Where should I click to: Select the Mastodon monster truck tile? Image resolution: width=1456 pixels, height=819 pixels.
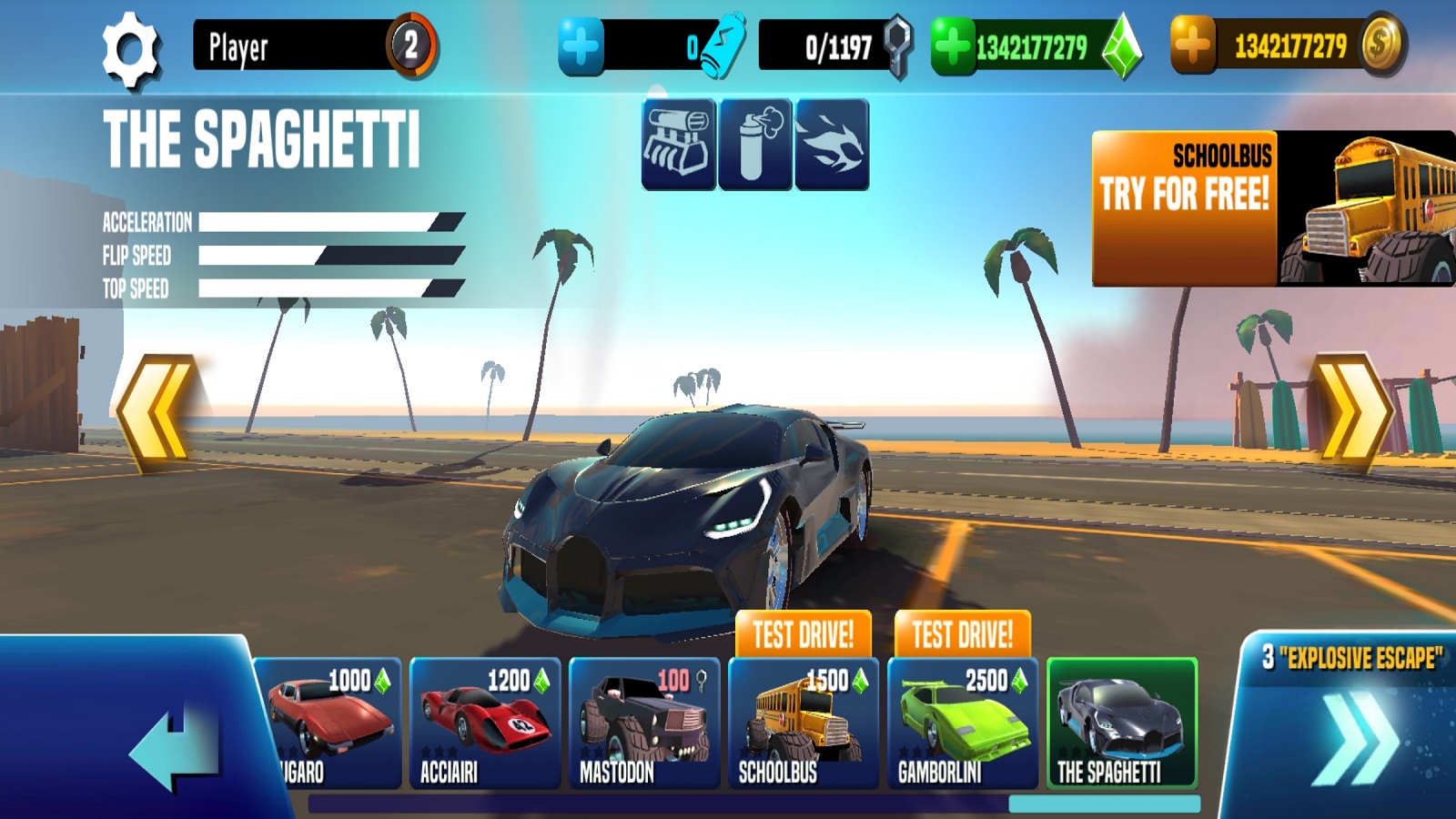tap(643, 723)
